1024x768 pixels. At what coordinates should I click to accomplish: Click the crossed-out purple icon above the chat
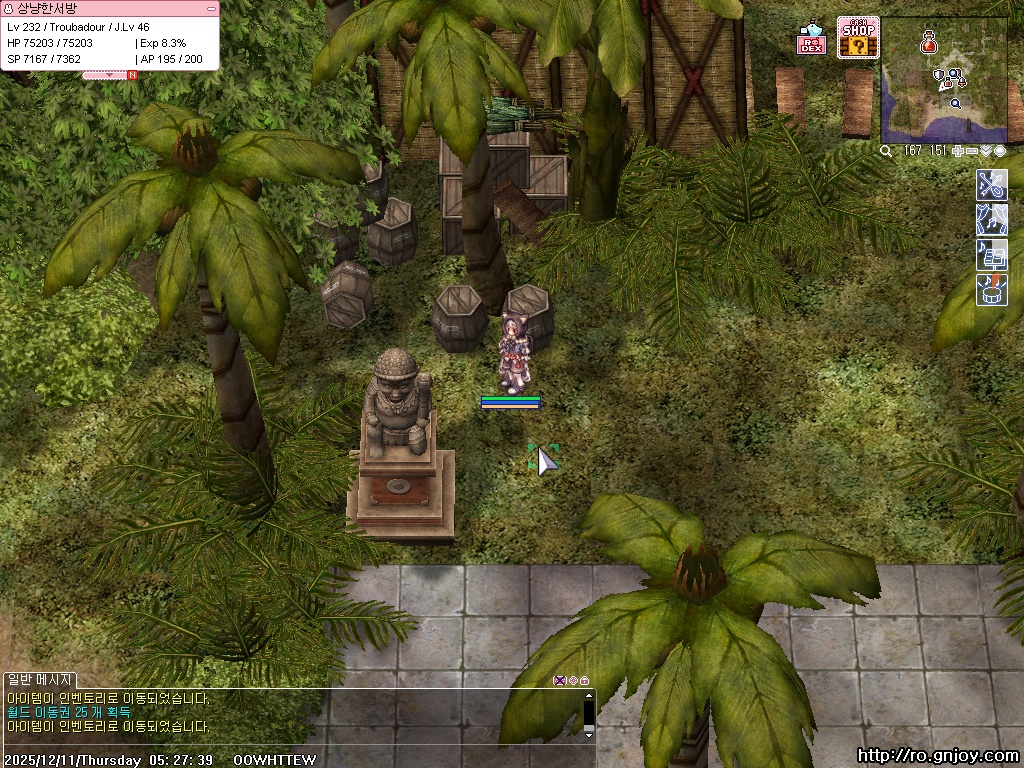pos(559,680)
